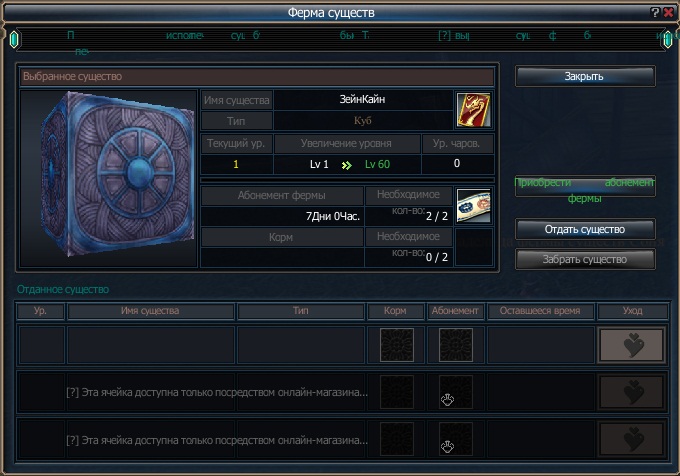Select the red dragon creature card icon

click(x=474, y=109)
